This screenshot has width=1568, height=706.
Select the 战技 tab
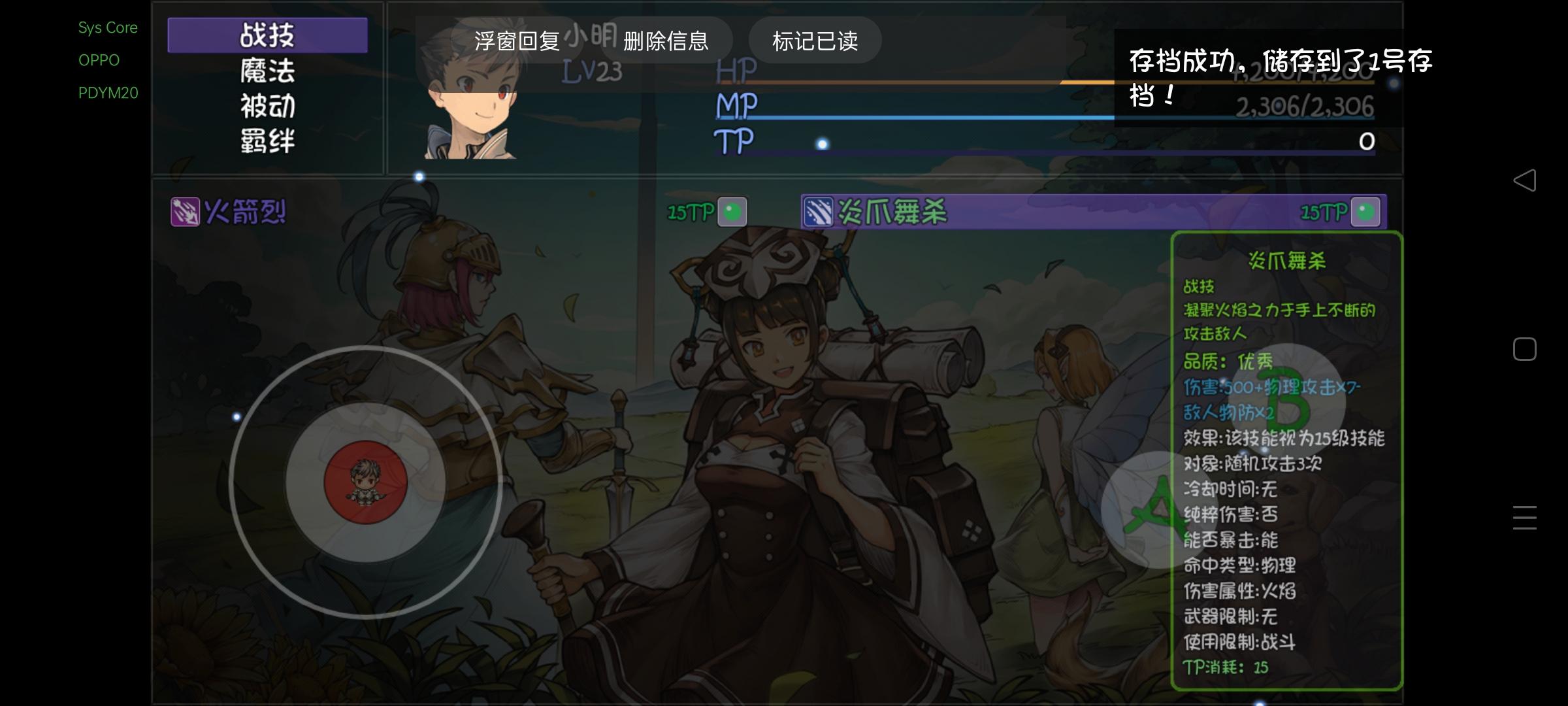267,35
